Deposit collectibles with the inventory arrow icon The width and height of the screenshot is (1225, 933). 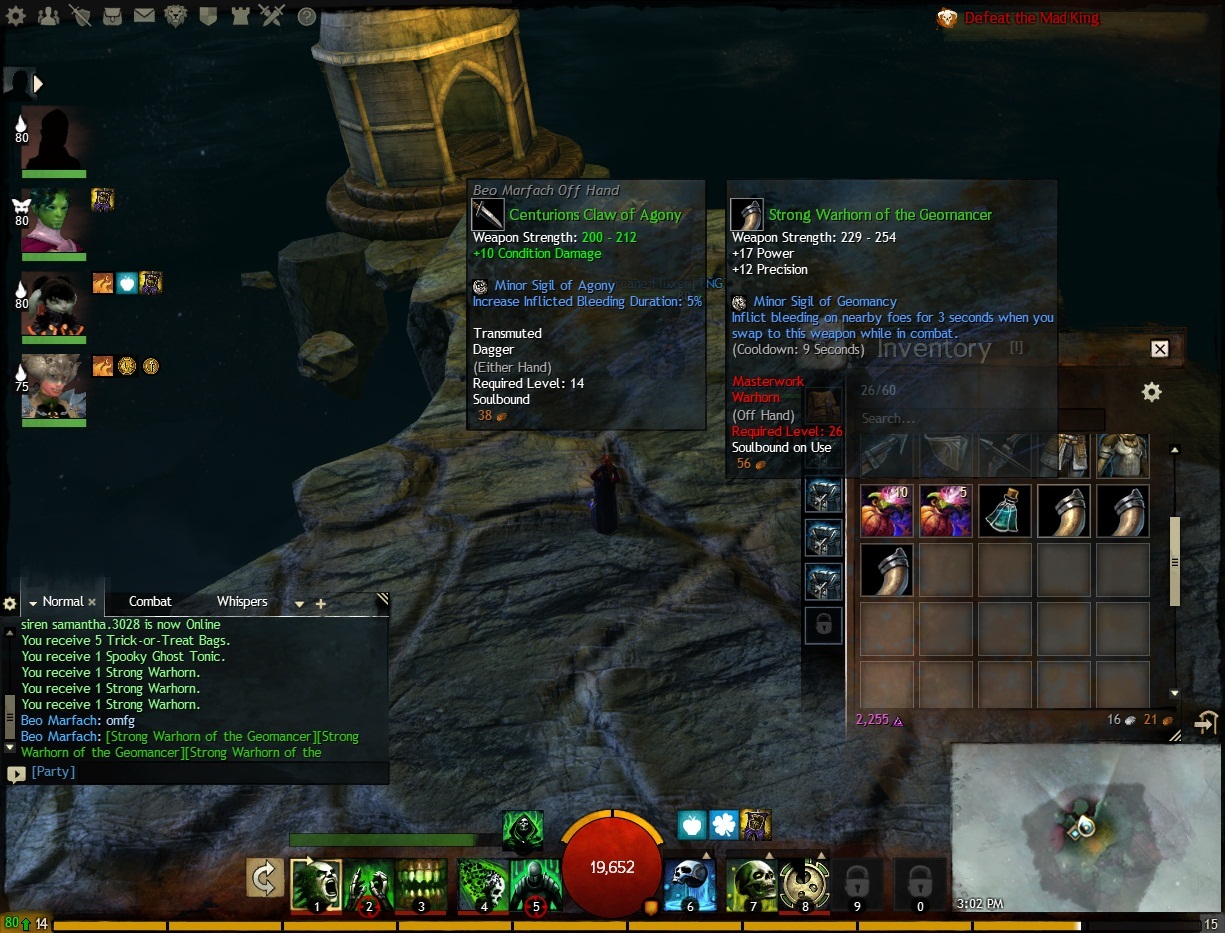[1207, 722]
